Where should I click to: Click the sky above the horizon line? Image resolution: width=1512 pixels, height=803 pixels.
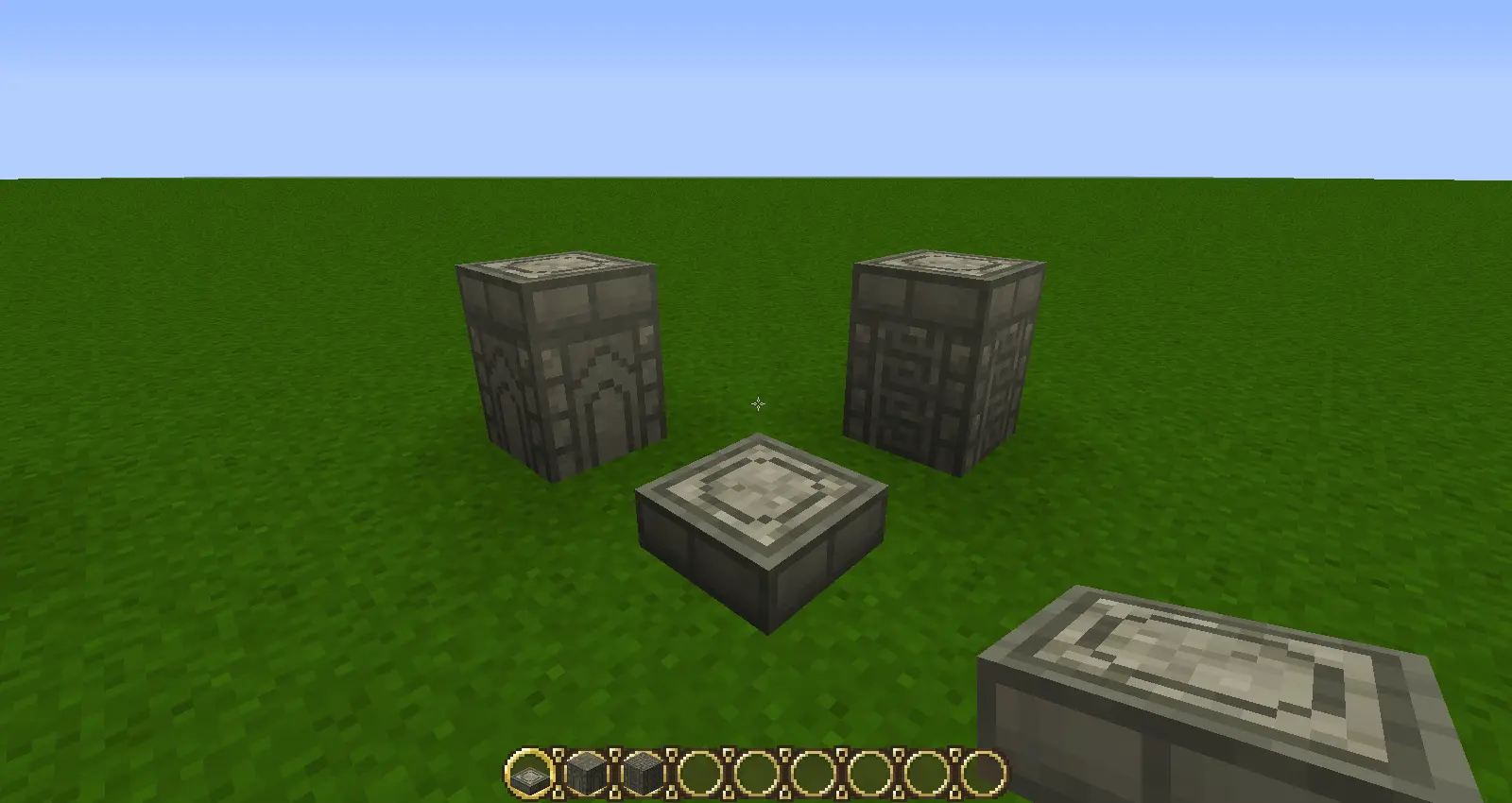[756, 94]
